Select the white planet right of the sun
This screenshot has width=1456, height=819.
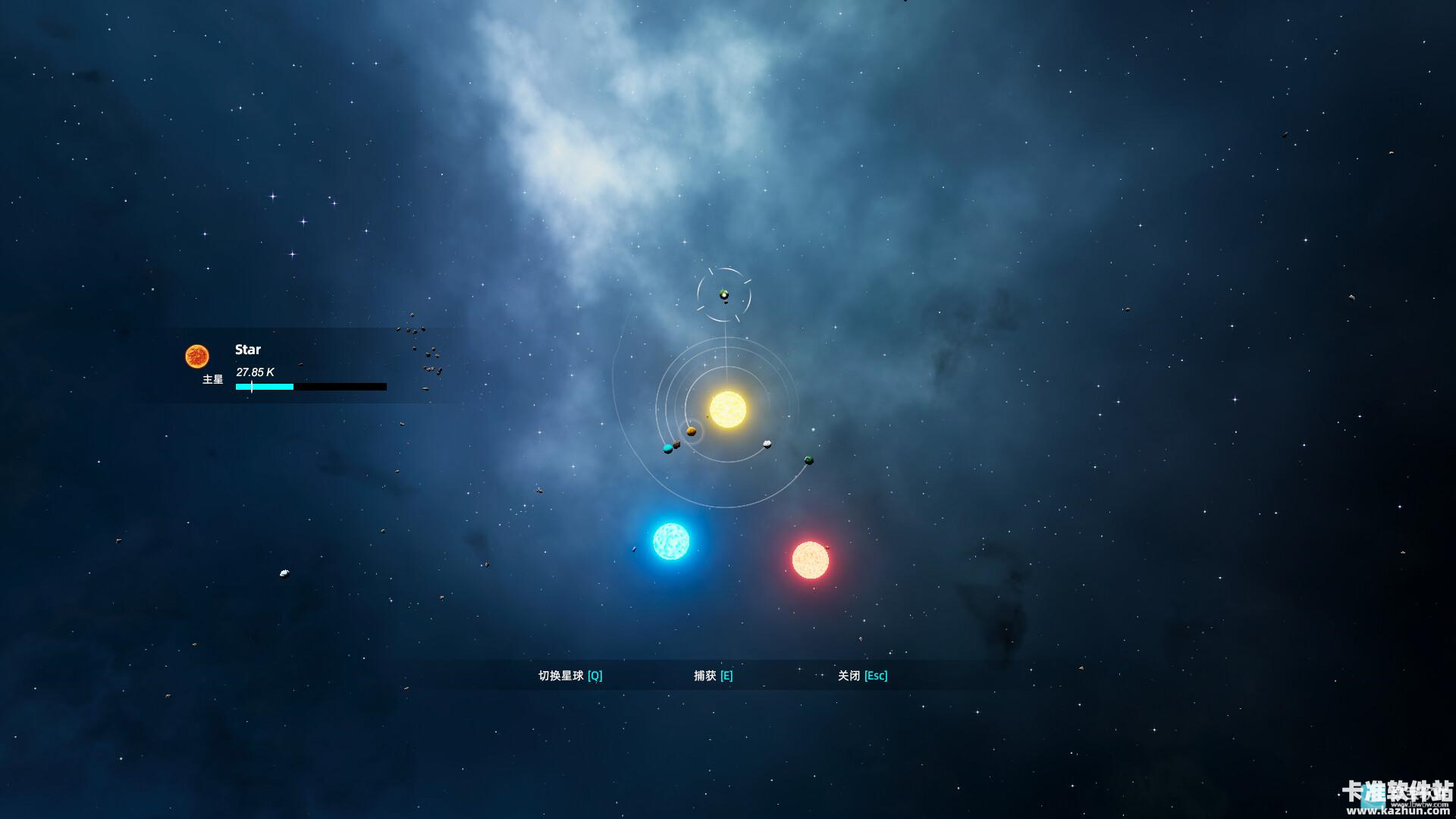767,444
